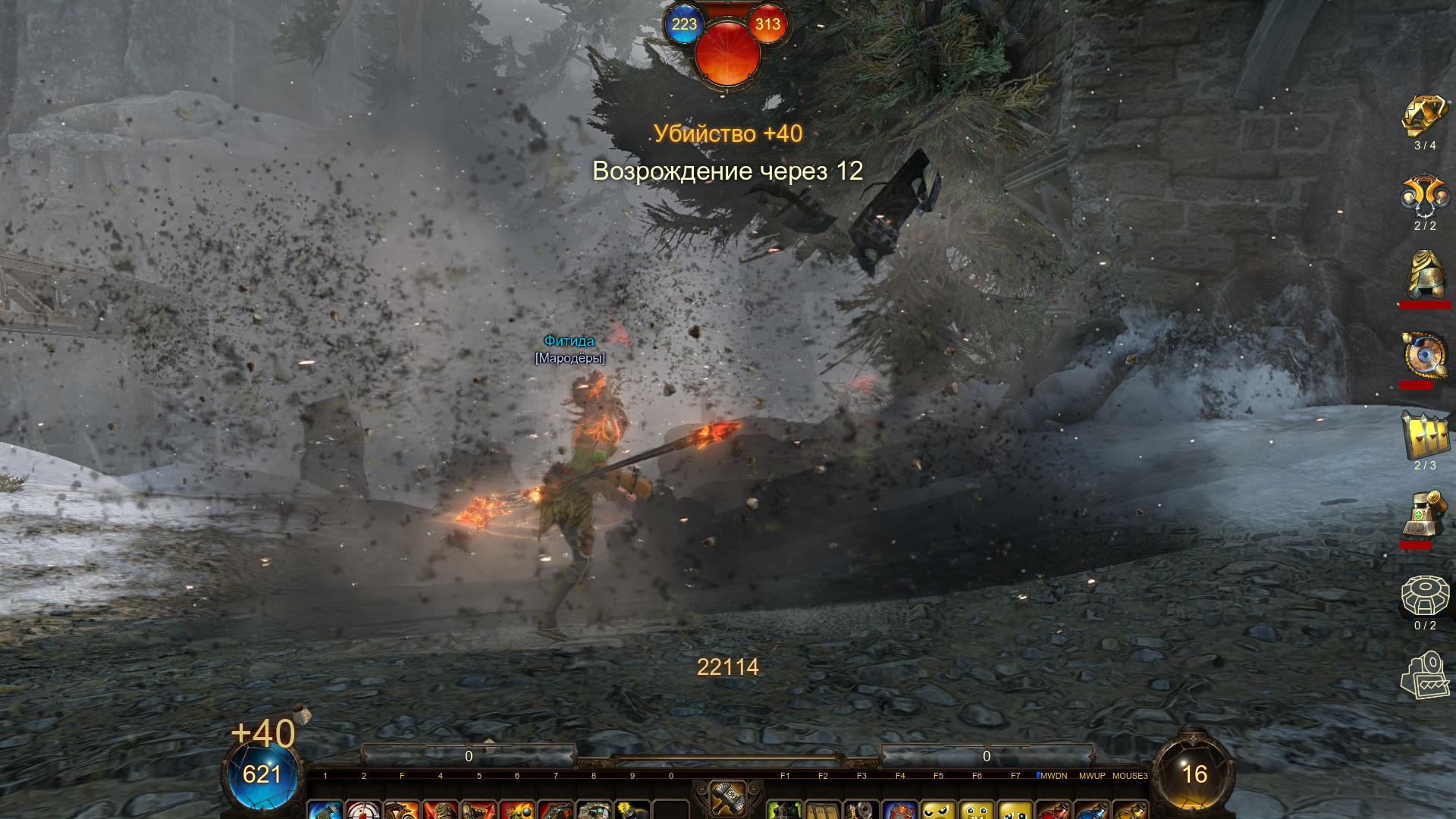The height and width of the screenshot is (819, 1456).
Task: Pick the round blue-eyed shield device icon
Action: (x=1424, y=355)
